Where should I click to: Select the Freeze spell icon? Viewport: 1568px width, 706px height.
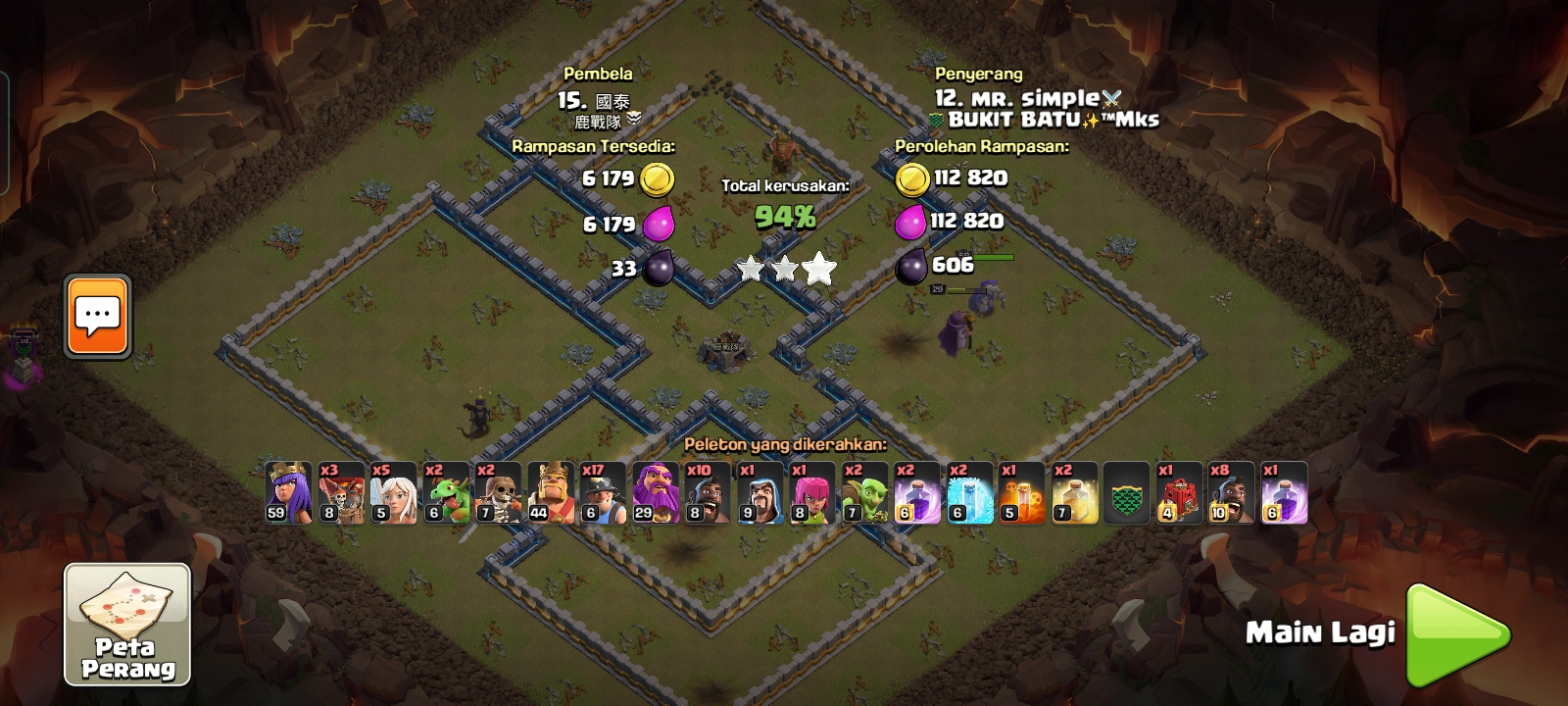point(970,492)
